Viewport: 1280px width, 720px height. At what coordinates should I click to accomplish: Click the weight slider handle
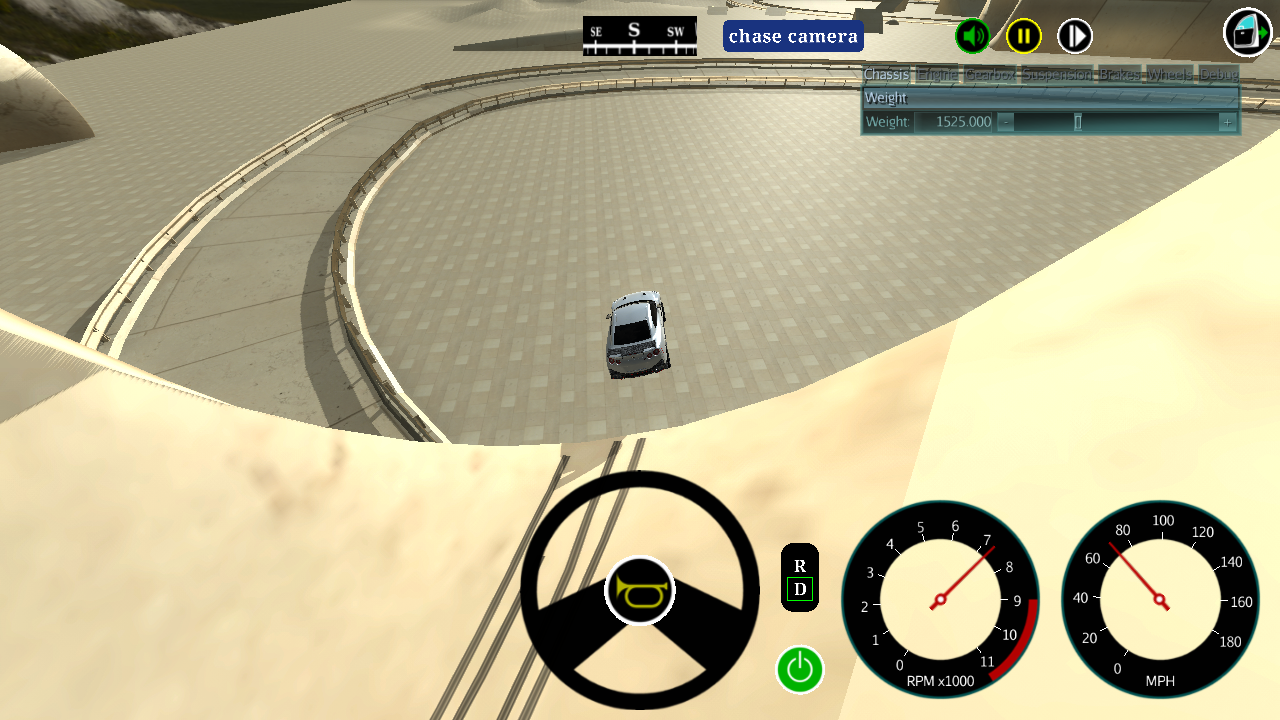pyautogui.click(x=1078, y=122)
